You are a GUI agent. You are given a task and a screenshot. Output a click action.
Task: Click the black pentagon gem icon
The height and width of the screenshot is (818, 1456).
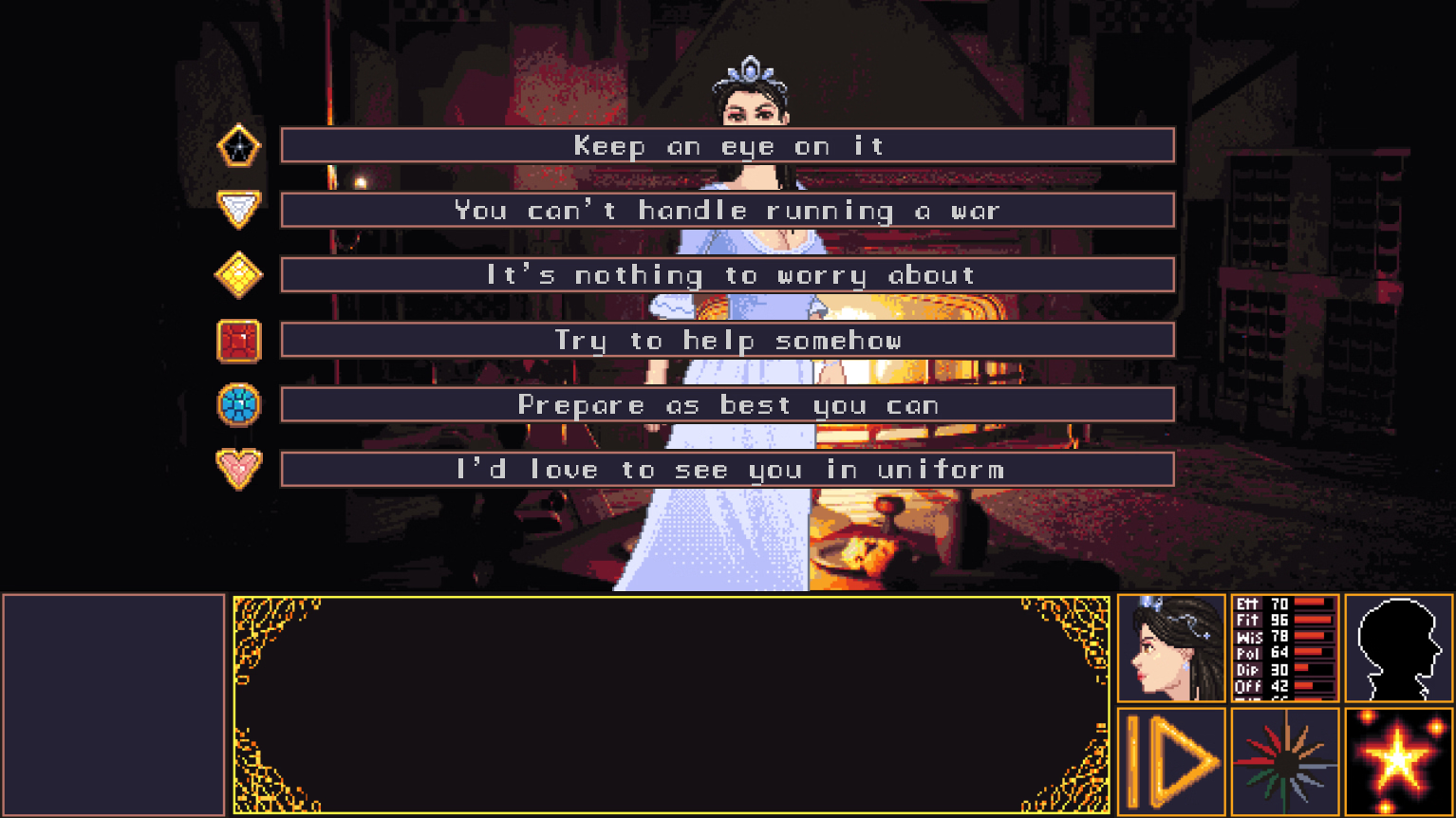238,146
